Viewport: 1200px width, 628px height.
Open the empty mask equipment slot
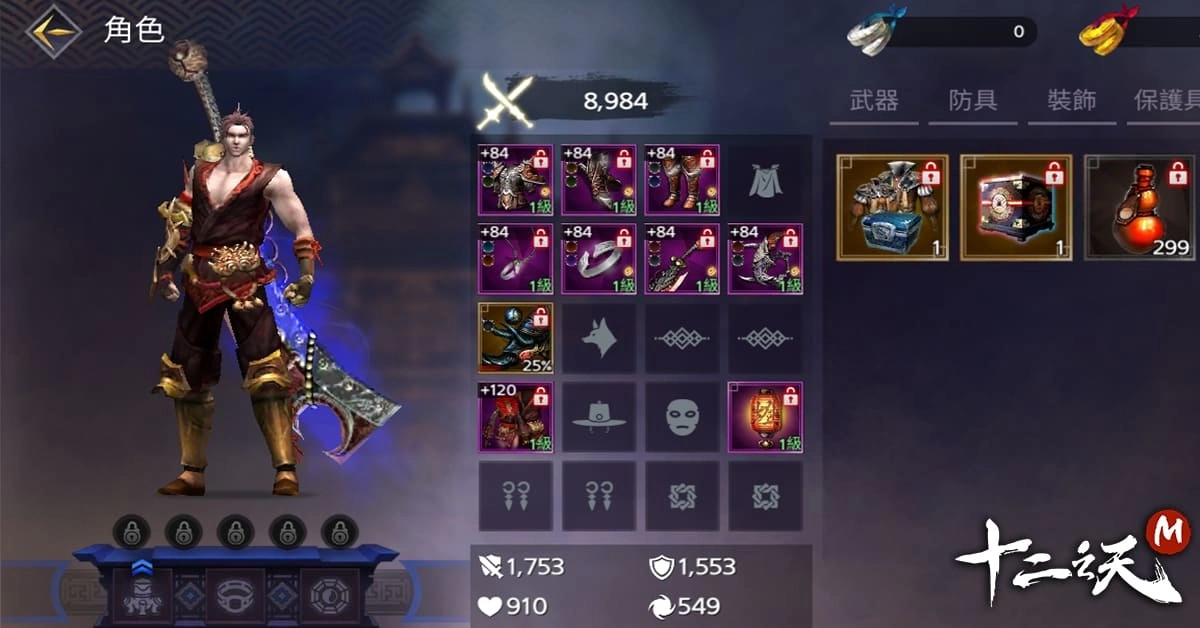(x=681, y=417)
